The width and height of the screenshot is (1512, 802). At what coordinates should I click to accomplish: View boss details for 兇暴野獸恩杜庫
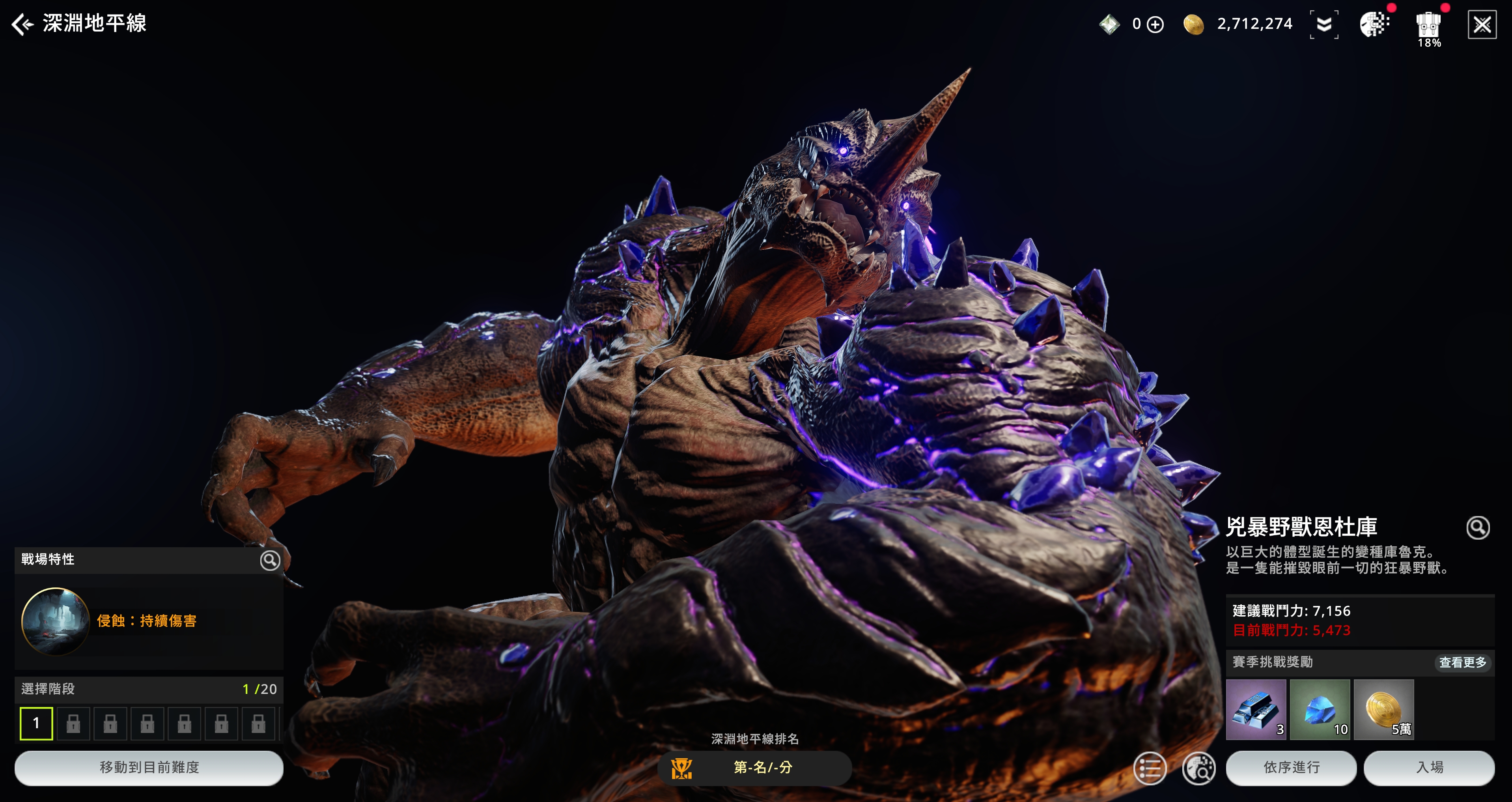click(x=1477, y=527)
